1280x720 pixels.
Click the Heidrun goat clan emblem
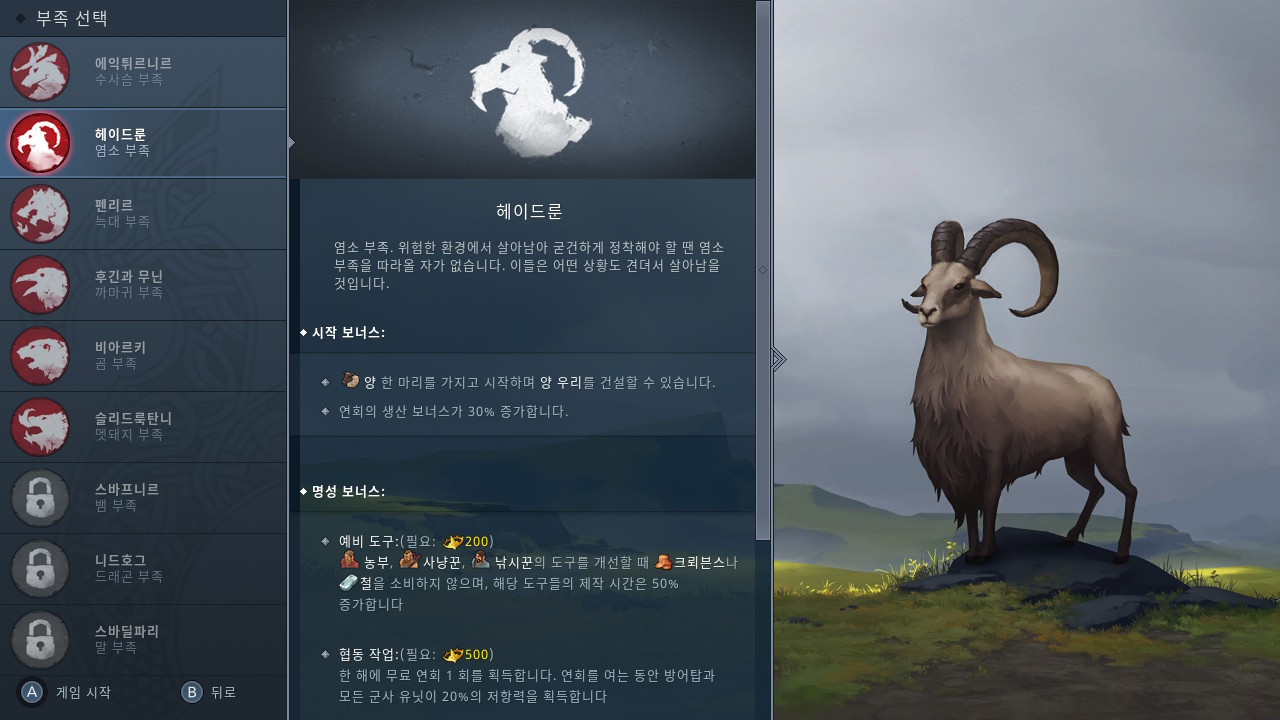[40, 143]
